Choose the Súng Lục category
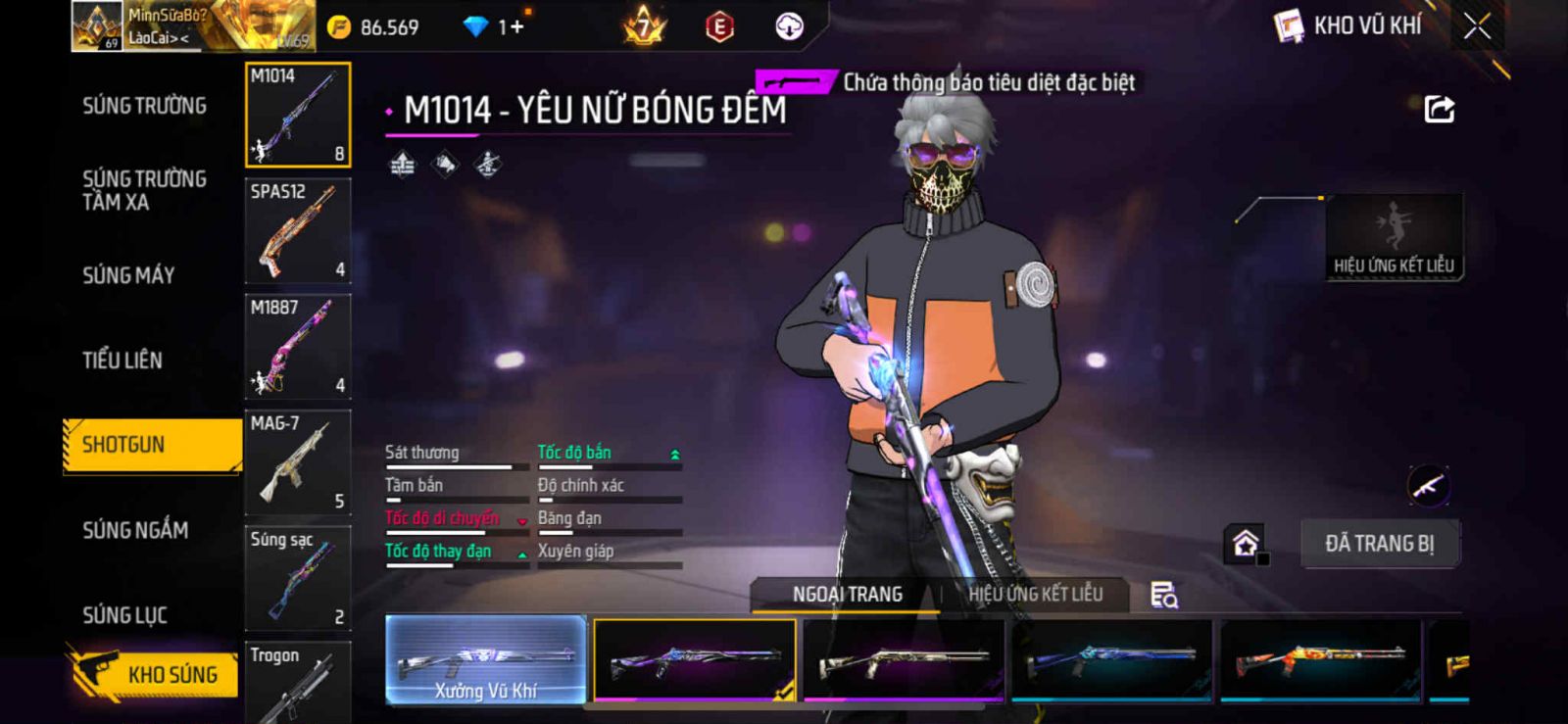This screenshot has width=1568, height=724. [124, 615]
